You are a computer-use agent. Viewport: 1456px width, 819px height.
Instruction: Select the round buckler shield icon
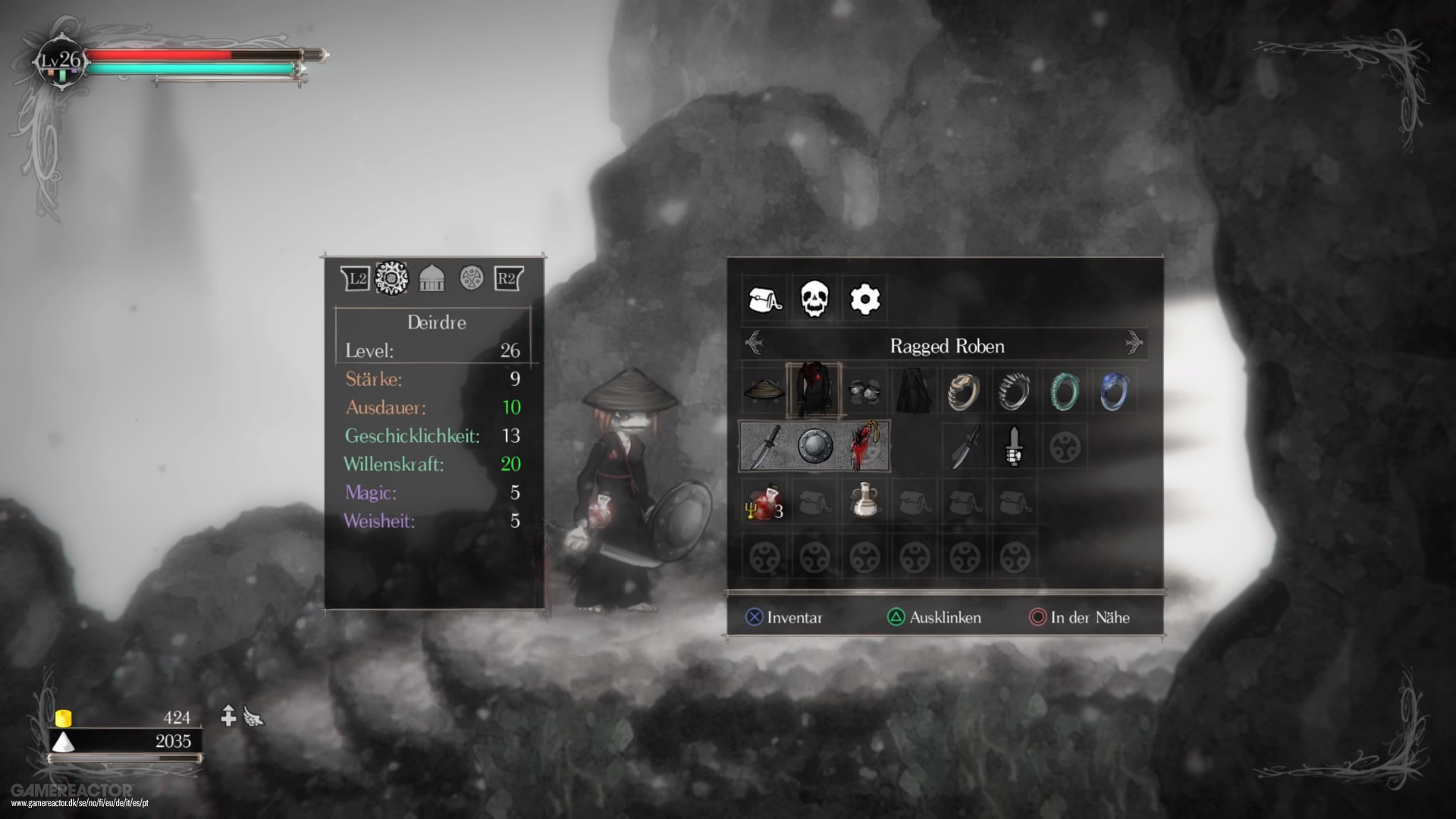(x=814, y=446)
